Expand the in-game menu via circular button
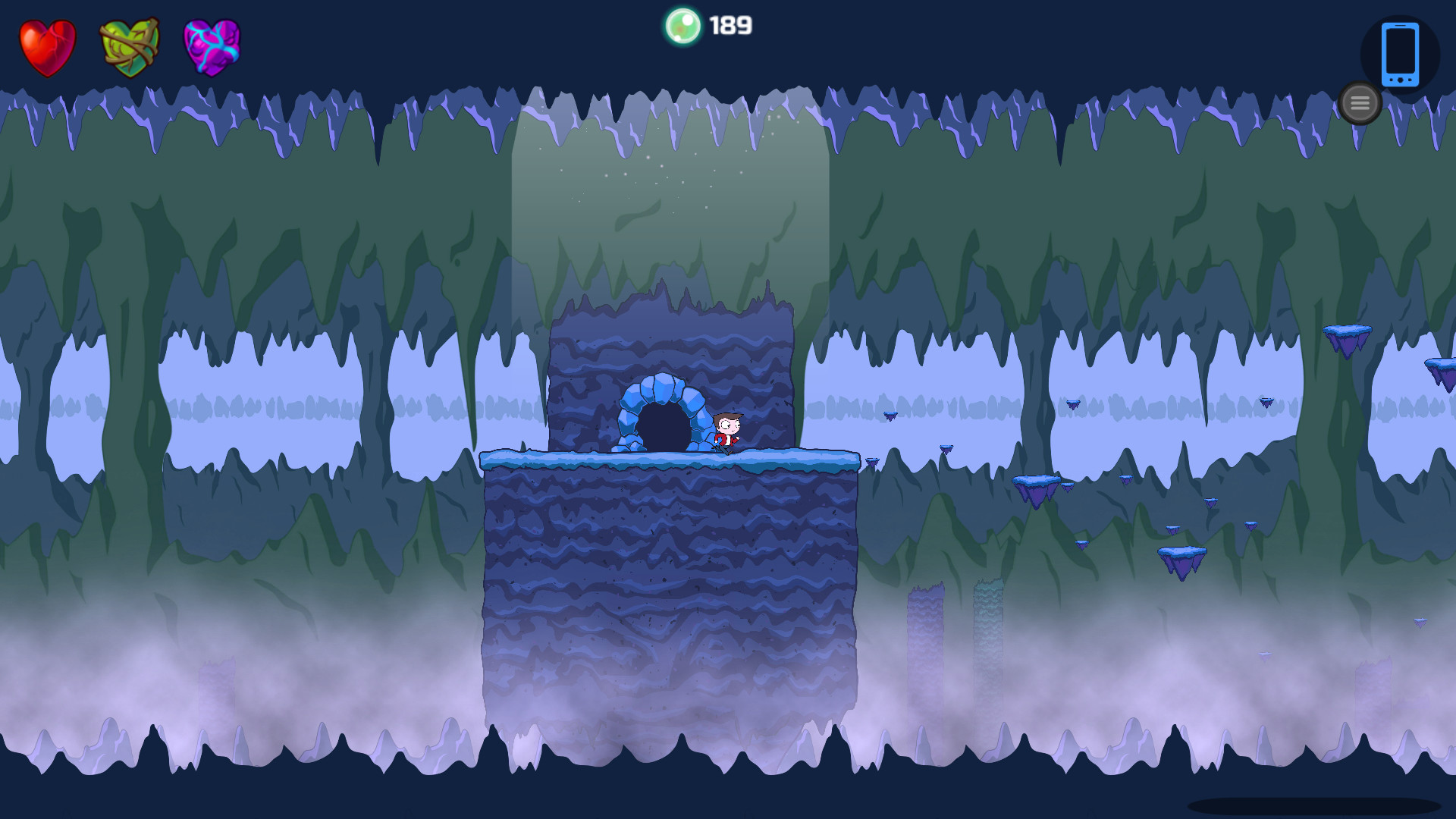This screenshot has height=819, width=1456. pos(1360,103)
